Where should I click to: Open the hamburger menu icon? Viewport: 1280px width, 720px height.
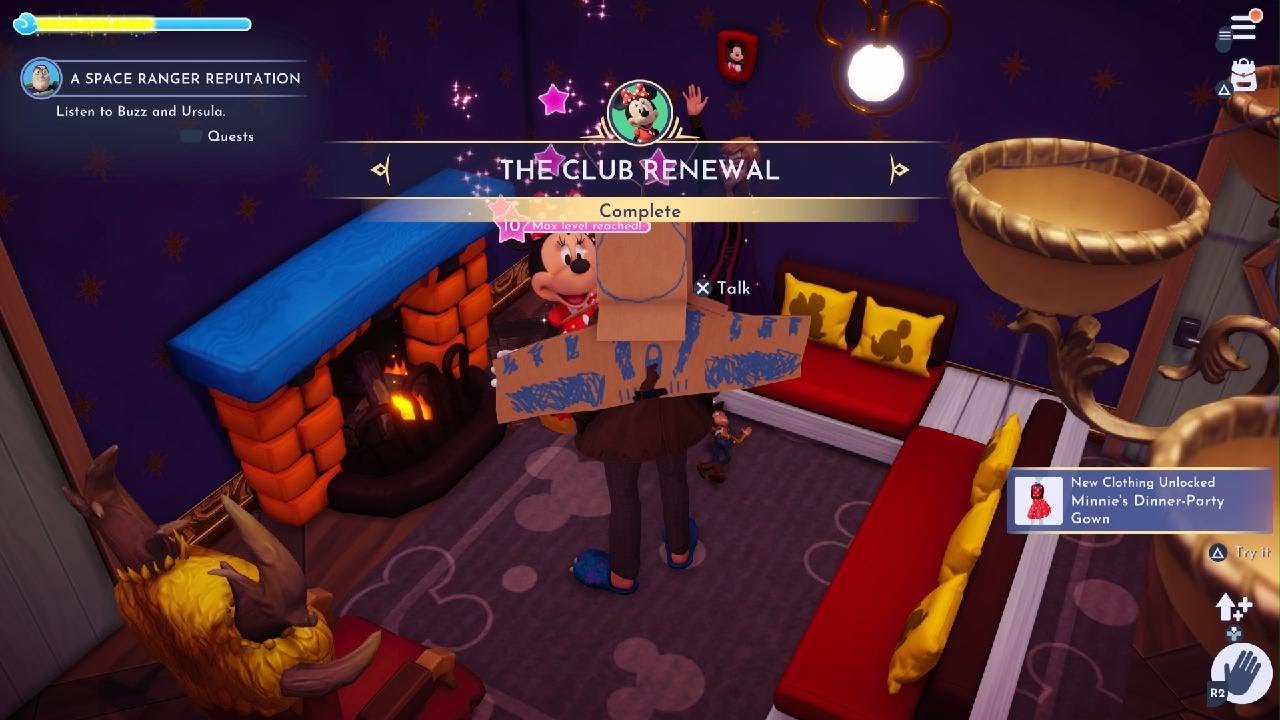click(1243, 27)
